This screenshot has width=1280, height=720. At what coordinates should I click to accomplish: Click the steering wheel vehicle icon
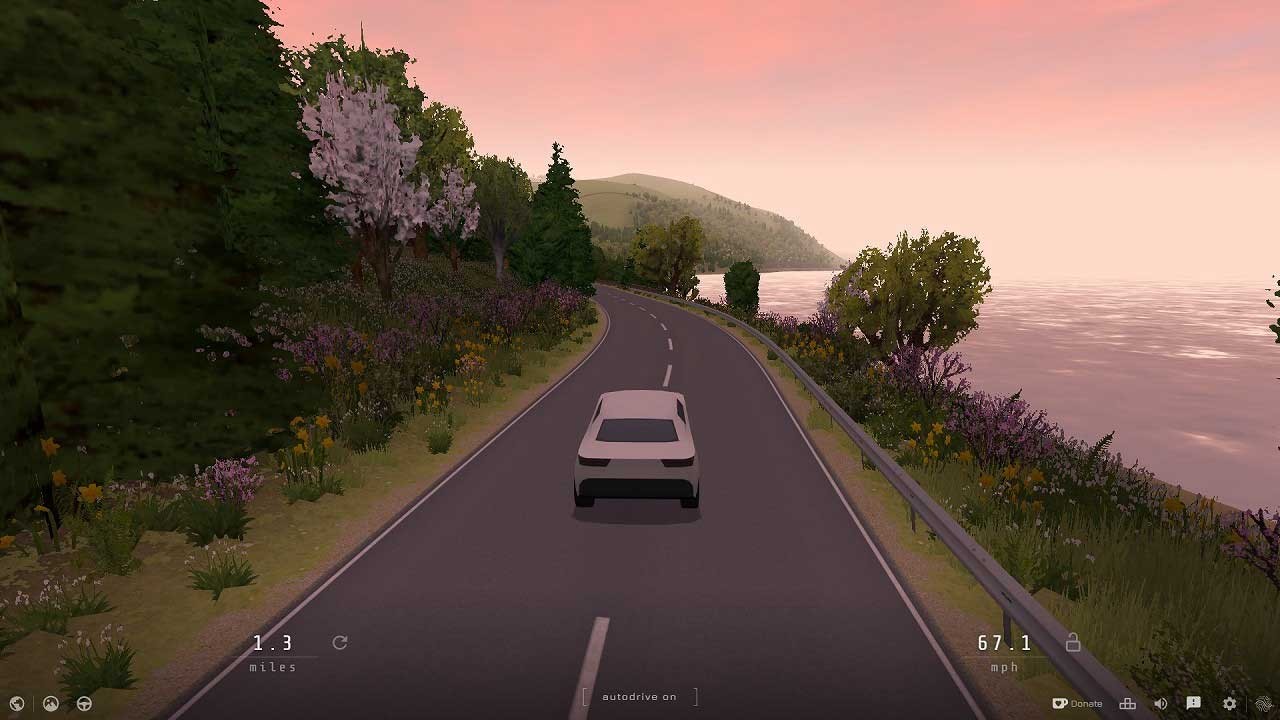84,703
